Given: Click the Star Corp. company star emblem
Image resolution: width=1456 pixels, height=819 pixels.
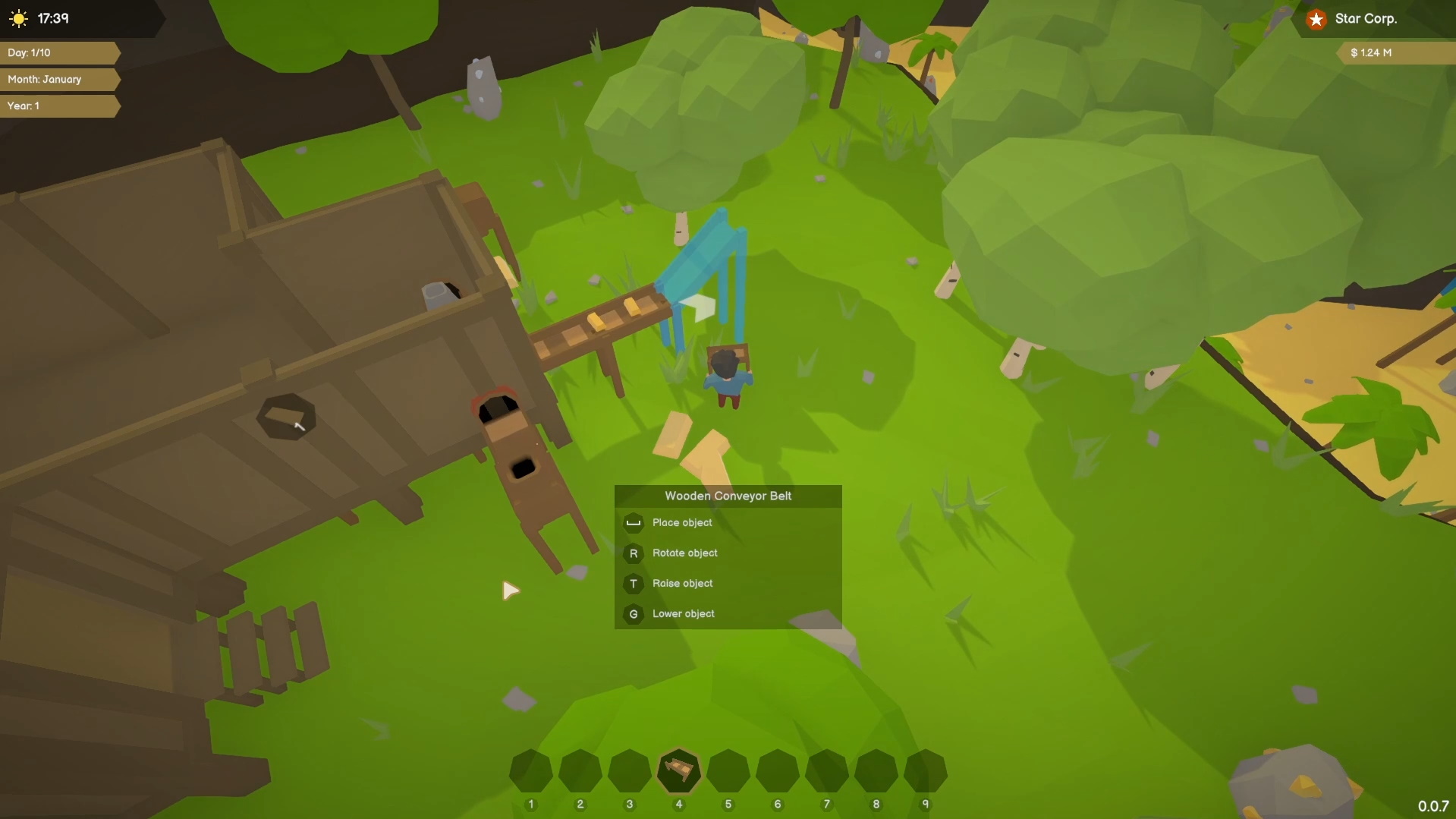Looking at the screenshot, I should click(1316, 19).
